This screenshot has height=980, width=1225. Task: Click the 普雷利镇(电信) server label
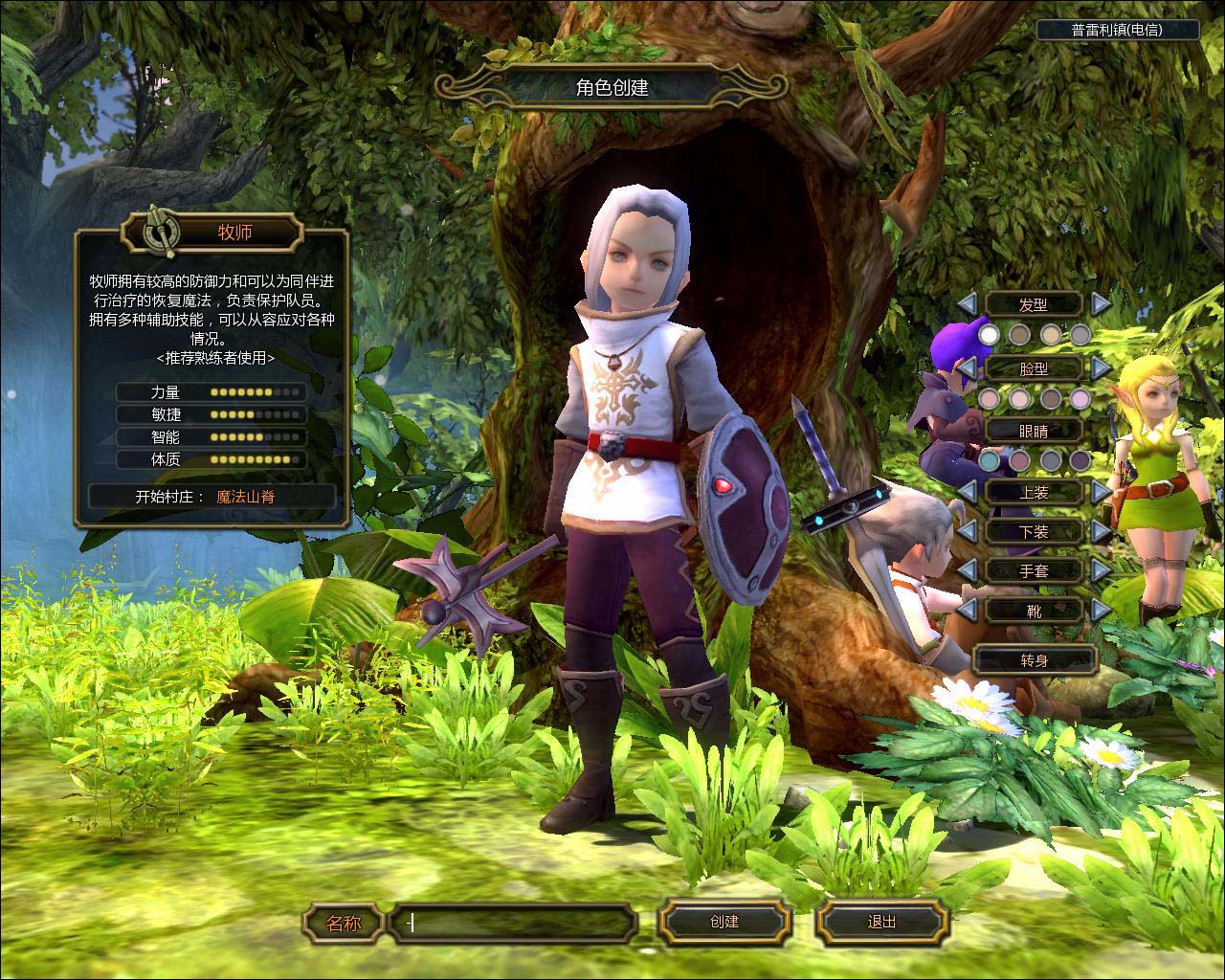1117,30
